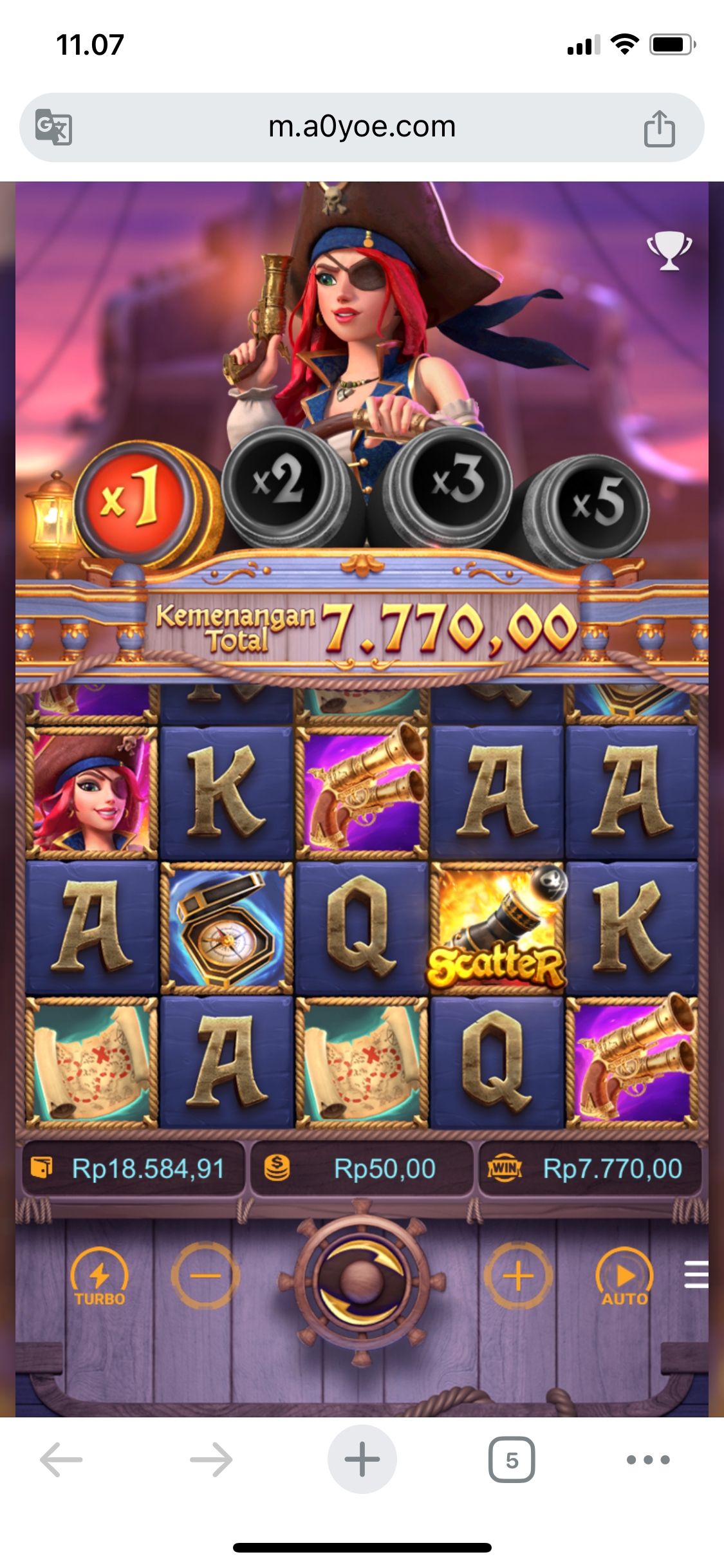Decrease the bet with the minus button
Image resolution: width=724 pixels, height=1568 pixels.
tap(205, 1276)
